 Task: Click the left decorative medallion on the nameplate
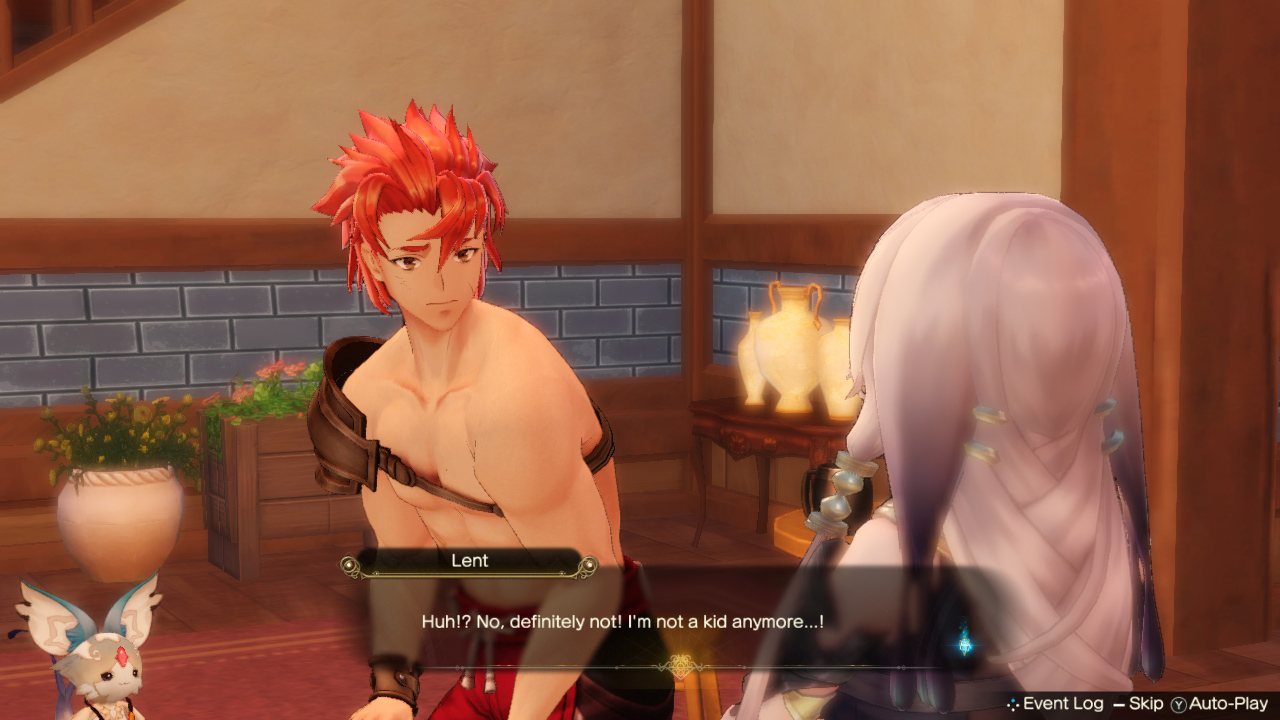pyautogui.click(x=349, y=564)
